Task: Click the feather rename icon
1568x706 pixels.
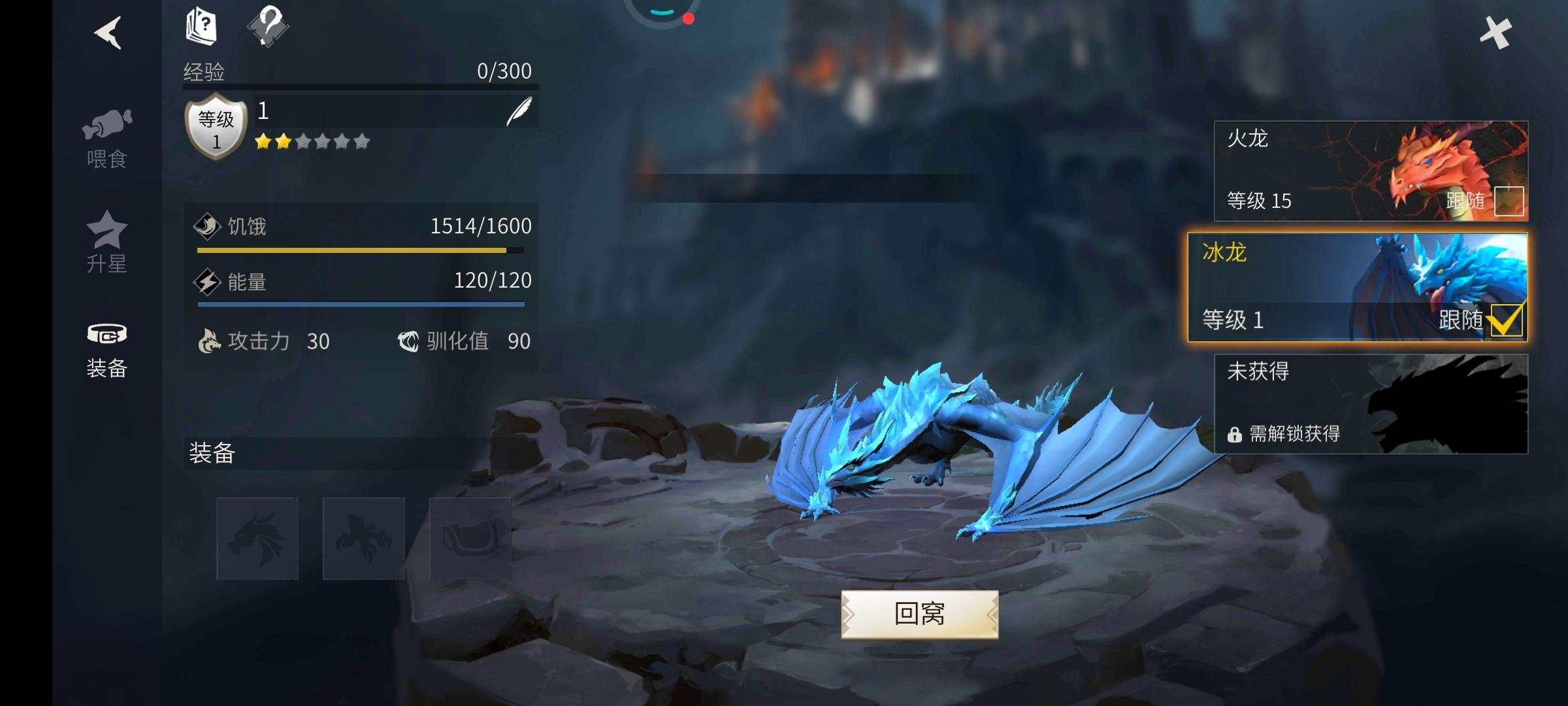Action: (x=519, y=110)
